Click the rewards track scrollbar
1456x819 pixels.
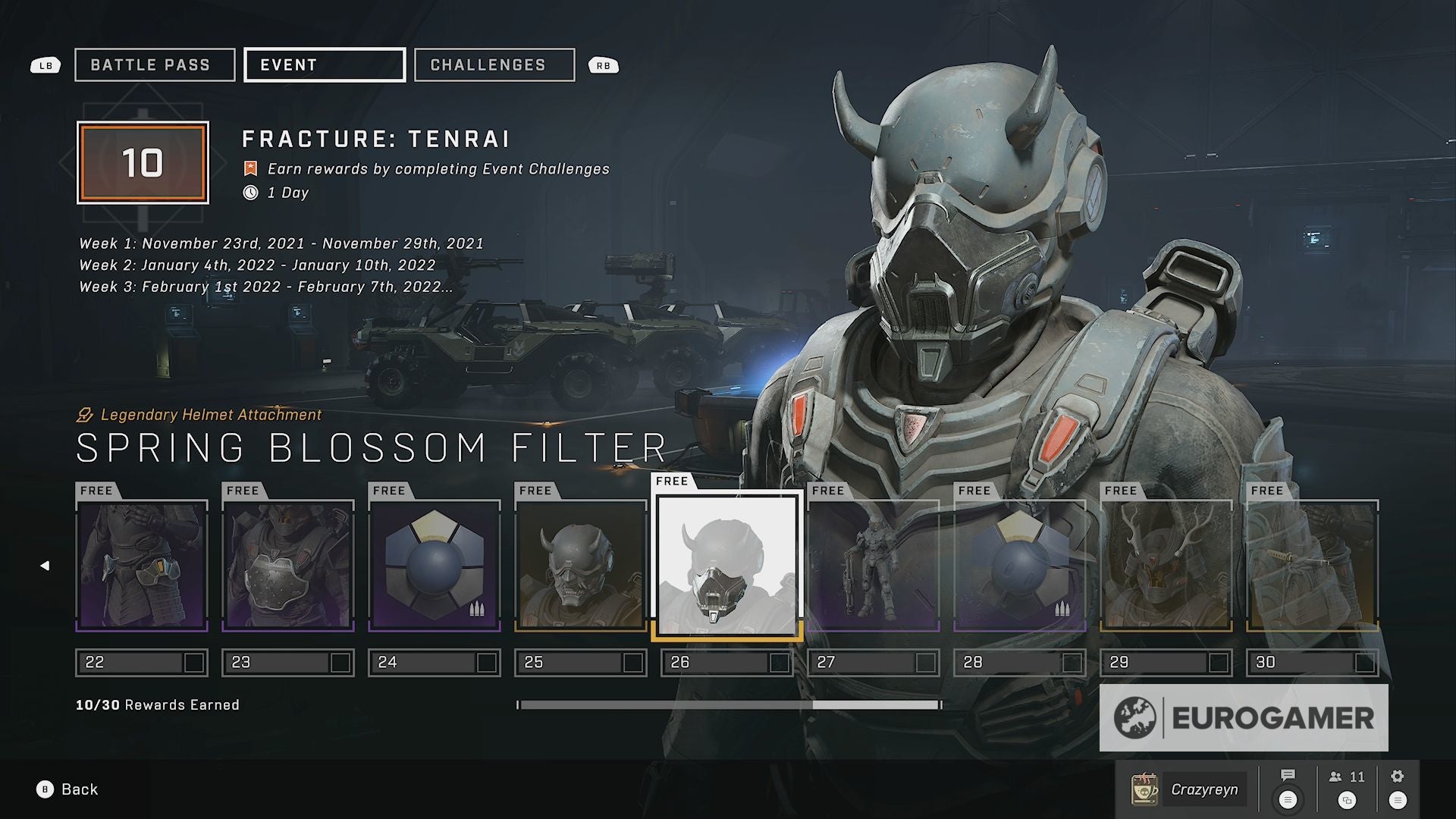pos(730,705)
